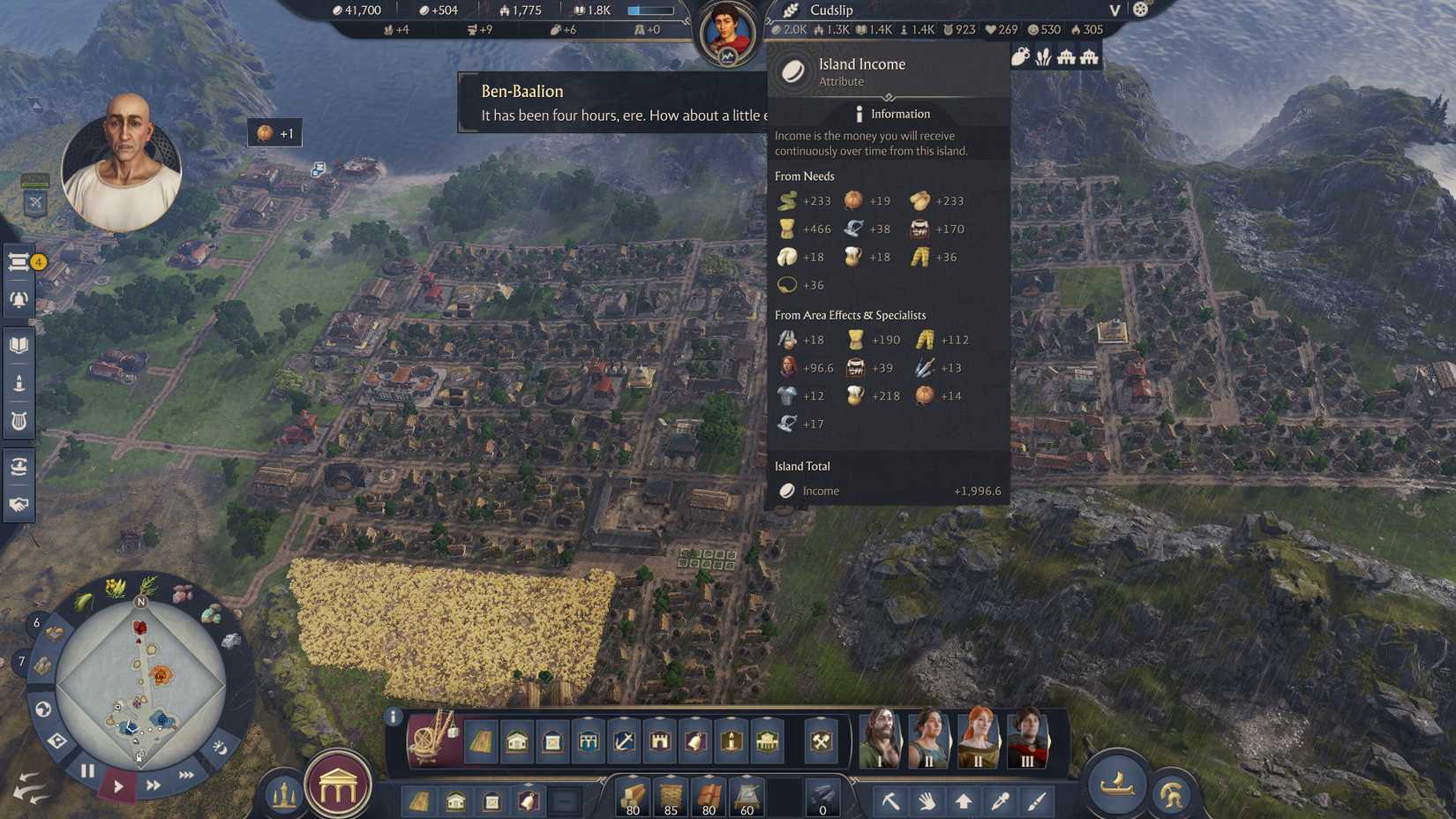Expand the wood resource panel above the 80 counter
Viewport: 1456px width, 819px height.
[x=634, y=777]
